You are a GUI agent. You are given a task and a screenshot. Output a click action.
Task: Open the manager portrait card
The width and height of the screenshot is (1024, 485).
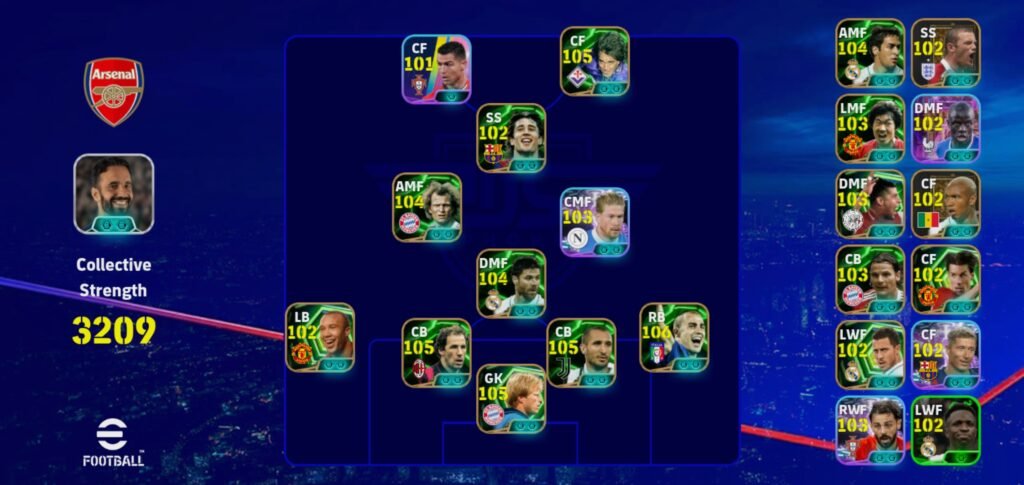pos(113,194)
